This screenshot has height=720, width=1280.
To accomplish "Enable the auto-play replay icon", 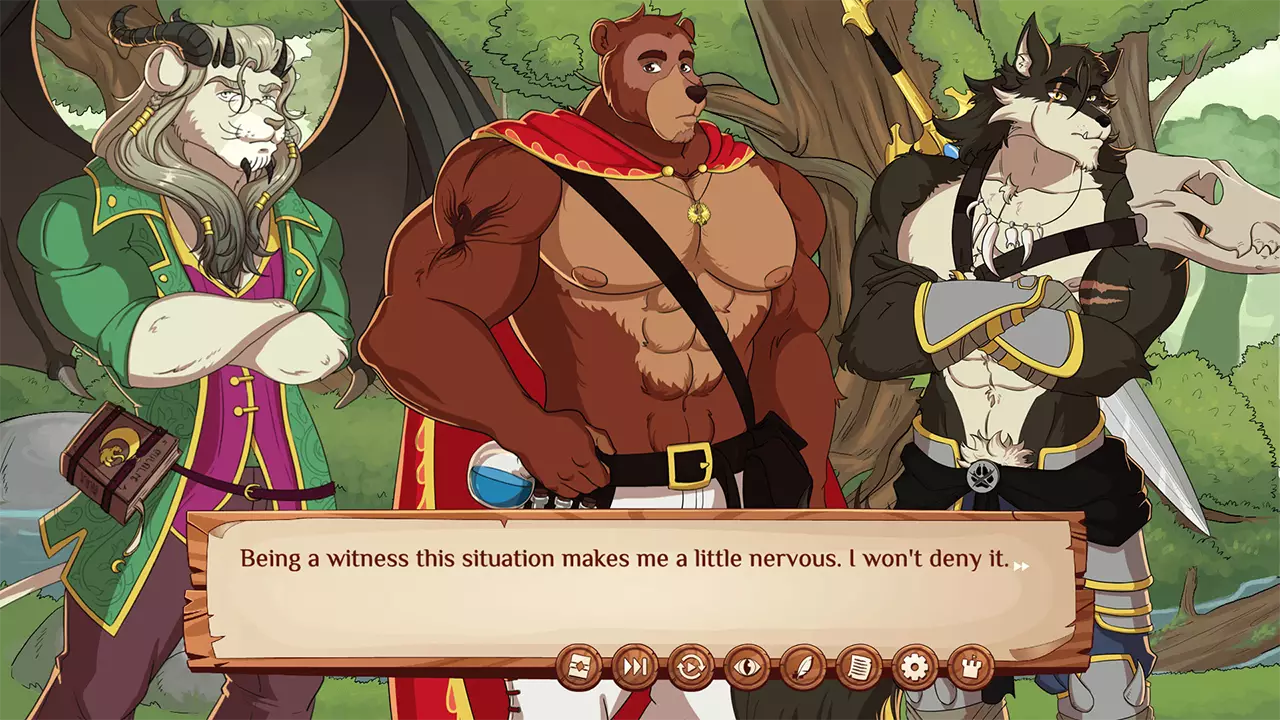I will point(691,667).
